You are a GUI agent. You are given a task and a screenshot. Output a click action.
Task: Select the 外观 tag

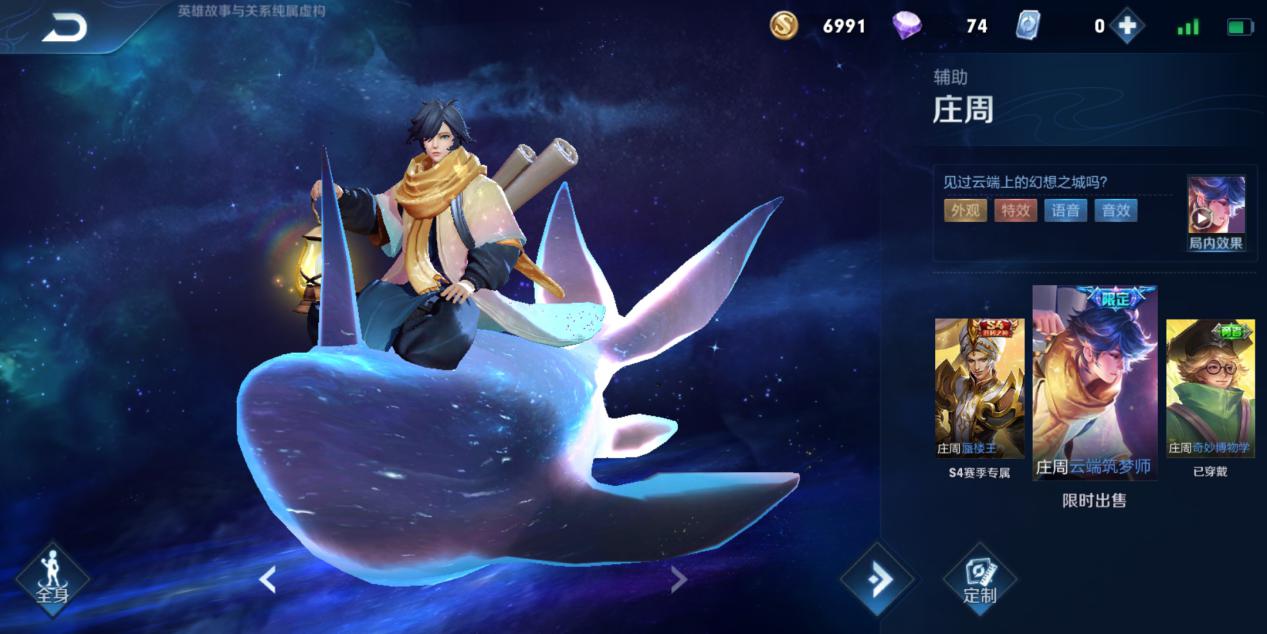click(x=965, y=210)
